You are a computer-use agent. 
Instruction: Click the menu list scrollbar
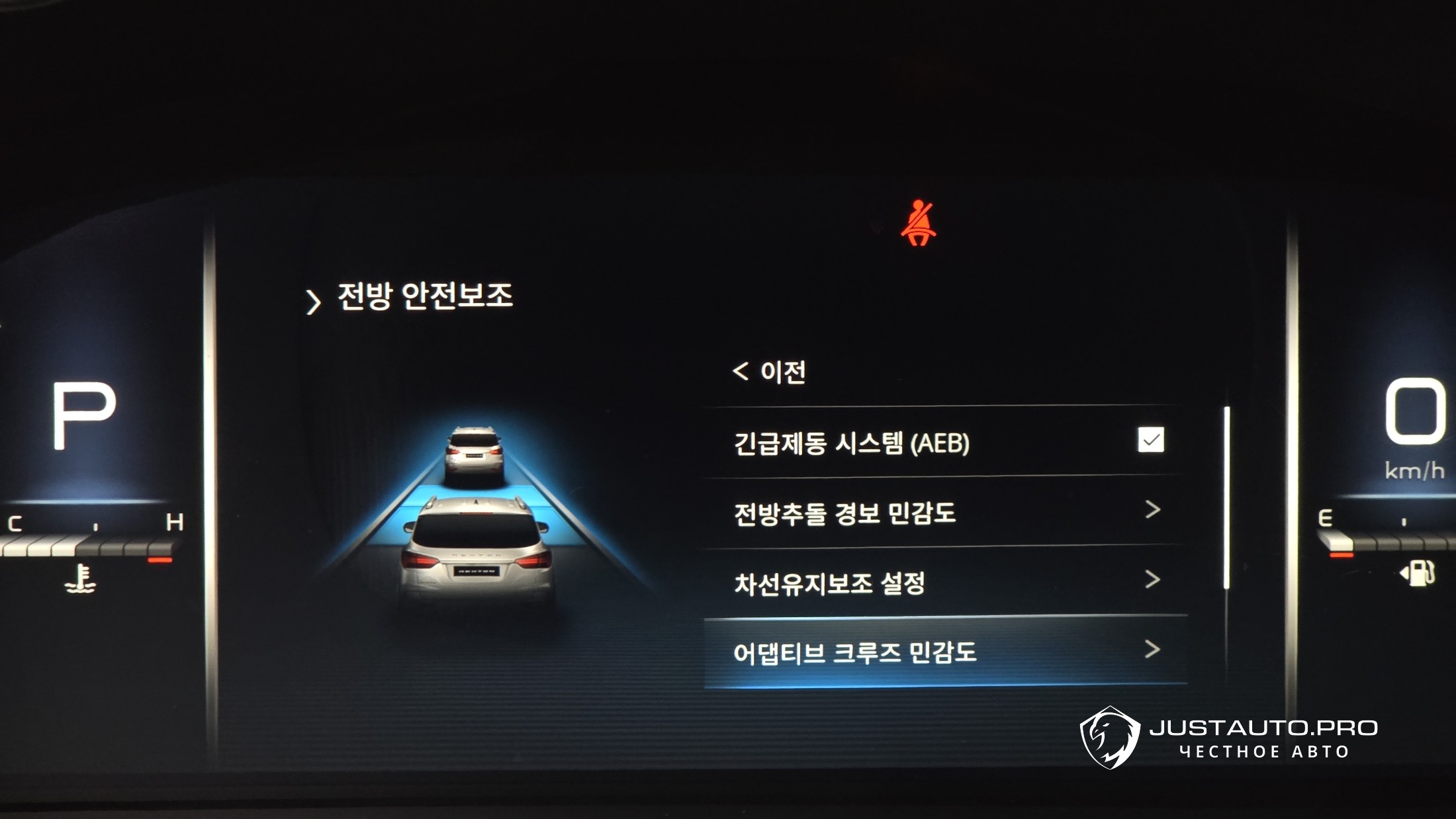pyautogui.click(x=1226, y=497)
